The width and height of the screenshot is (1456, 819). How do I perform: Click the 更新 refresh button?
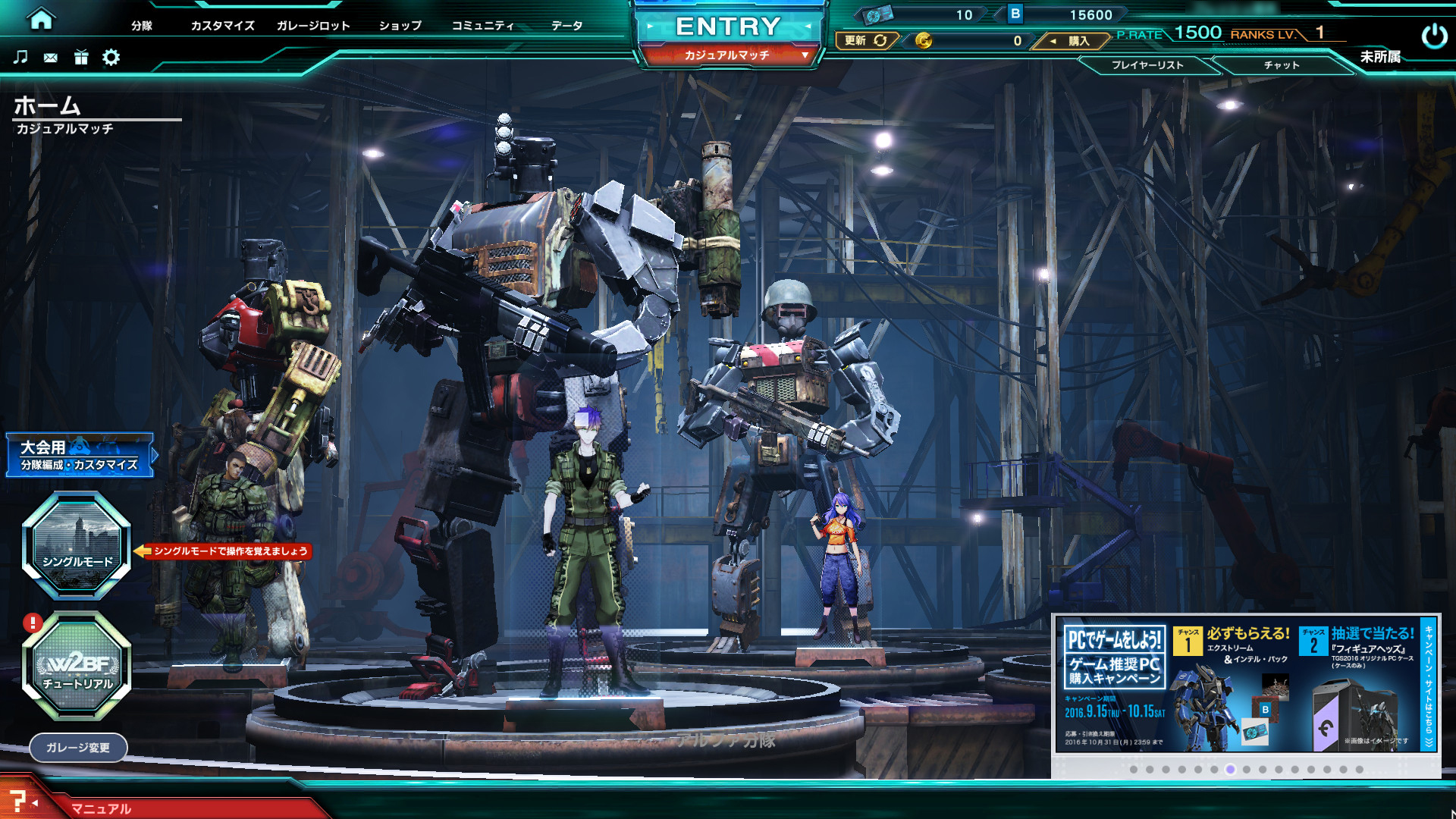[x=866, y=41]
